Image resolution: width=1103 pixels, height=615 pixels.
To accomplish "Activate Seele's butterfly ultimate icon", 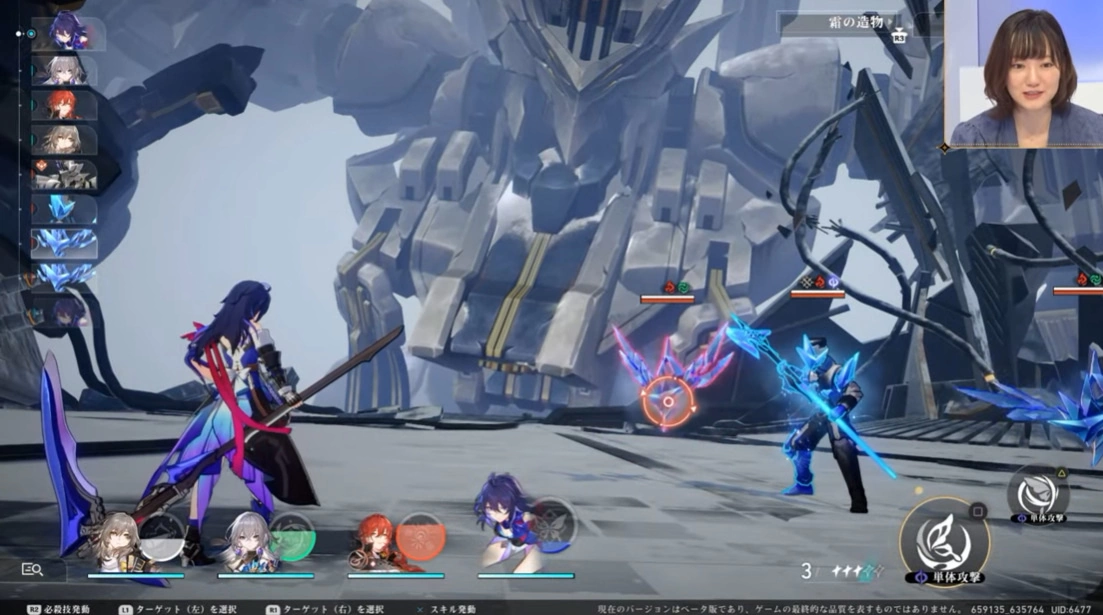I will 552,522.
